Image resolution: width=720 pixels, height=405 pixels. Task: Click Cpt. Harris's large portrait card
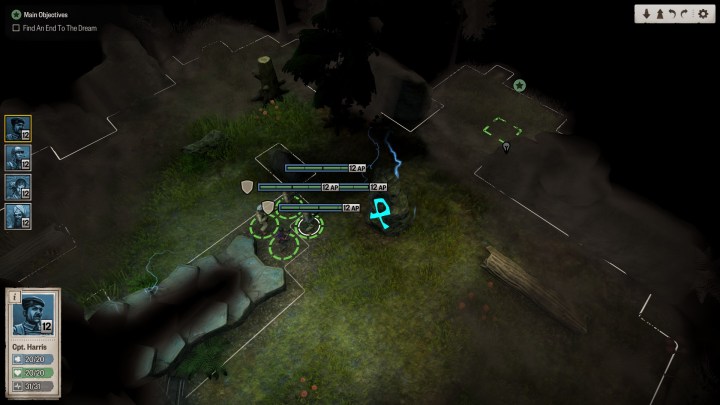click(x=32, y=320)
